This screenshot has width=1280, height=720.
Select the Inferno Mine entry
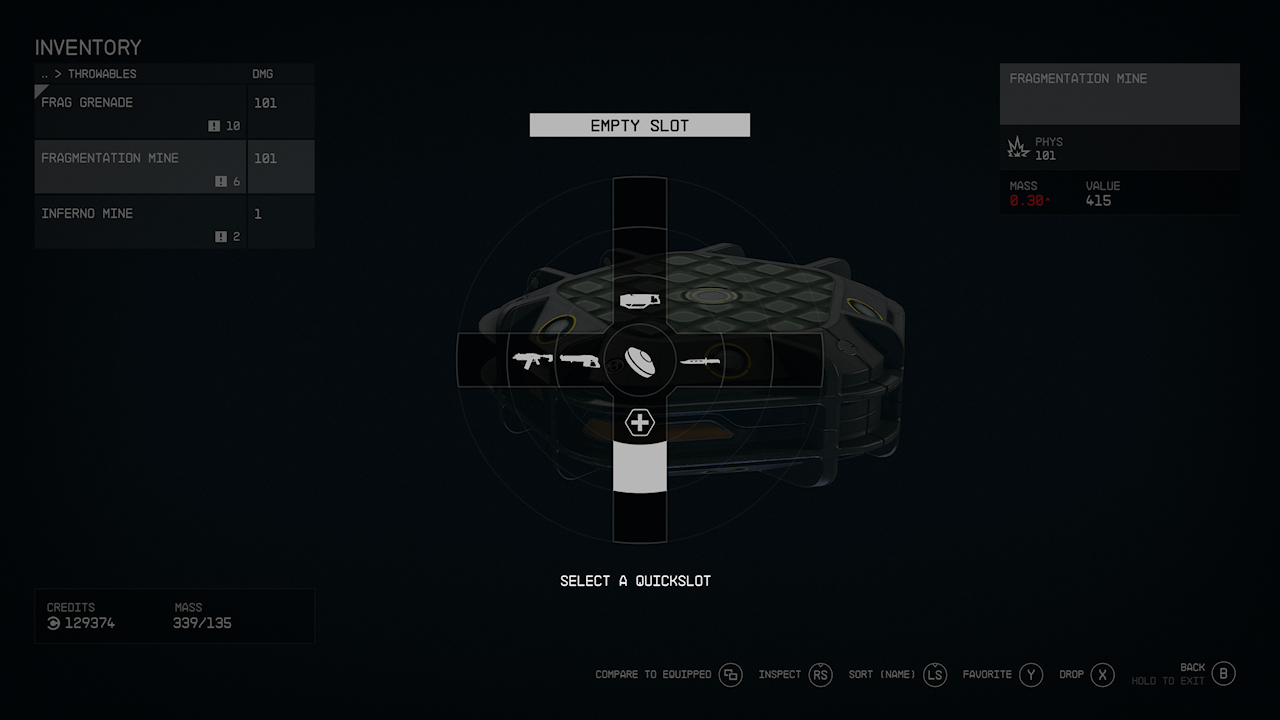tap(140, 221)
